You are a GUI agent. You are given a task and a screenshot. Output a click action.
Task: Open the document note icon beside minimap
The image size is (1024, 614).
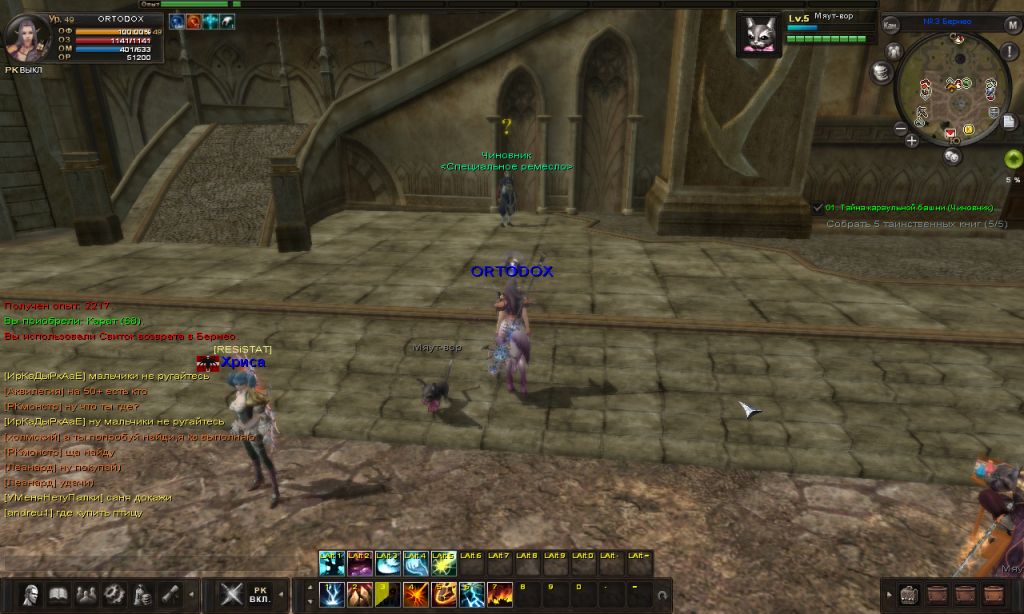[x=1010, y=121]
